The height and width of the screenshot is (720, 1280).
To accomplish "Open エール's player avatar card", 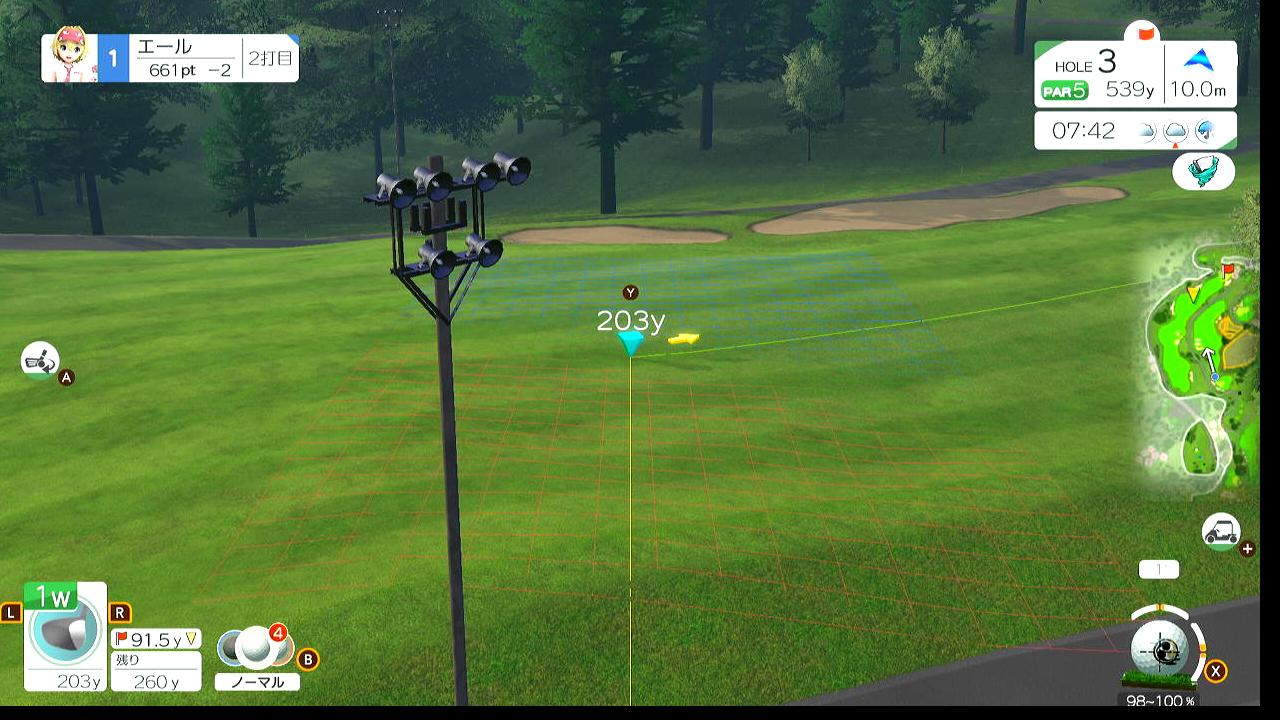I will coord(70,58).
